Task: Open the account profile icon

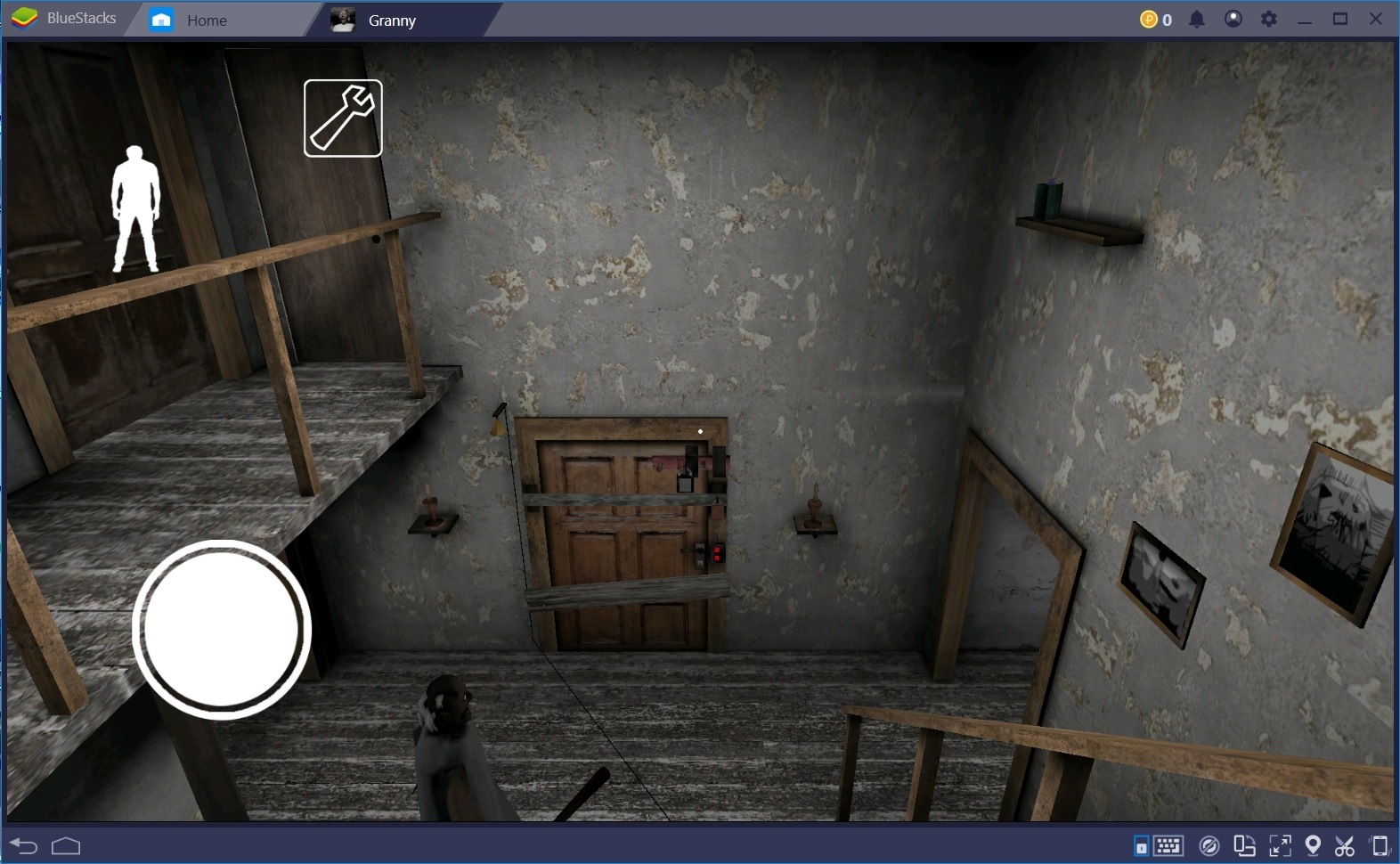Action: pyautogui.click(x=1233, y=18)
